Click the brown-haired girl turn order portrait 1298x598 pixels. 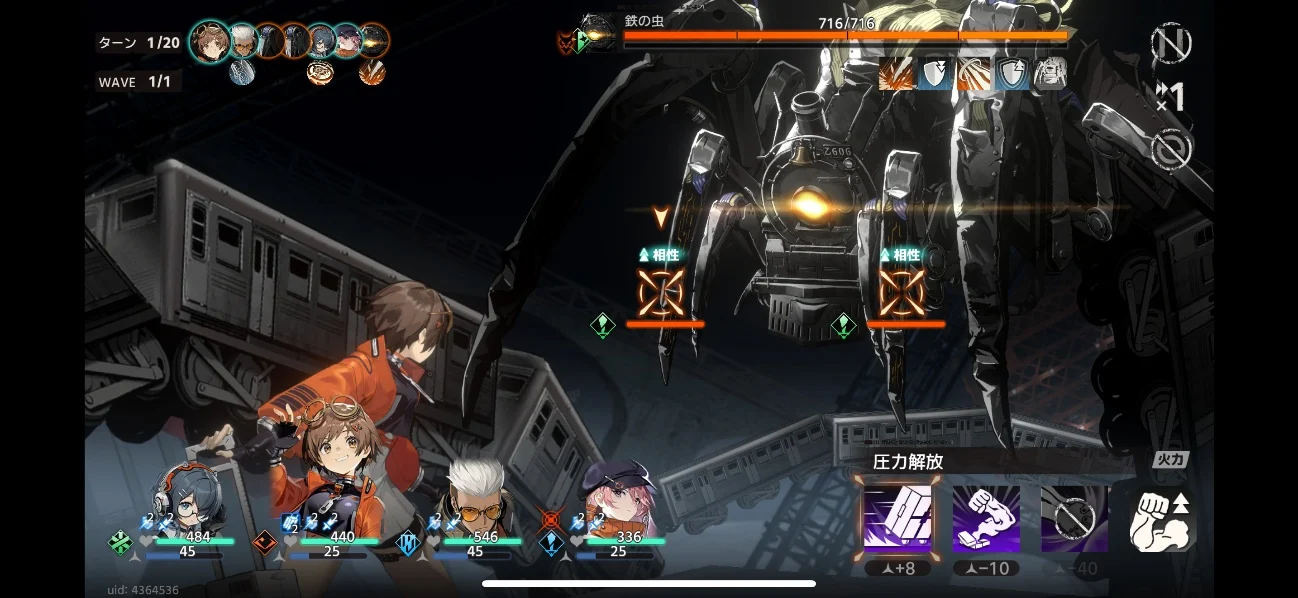(210, 42)
